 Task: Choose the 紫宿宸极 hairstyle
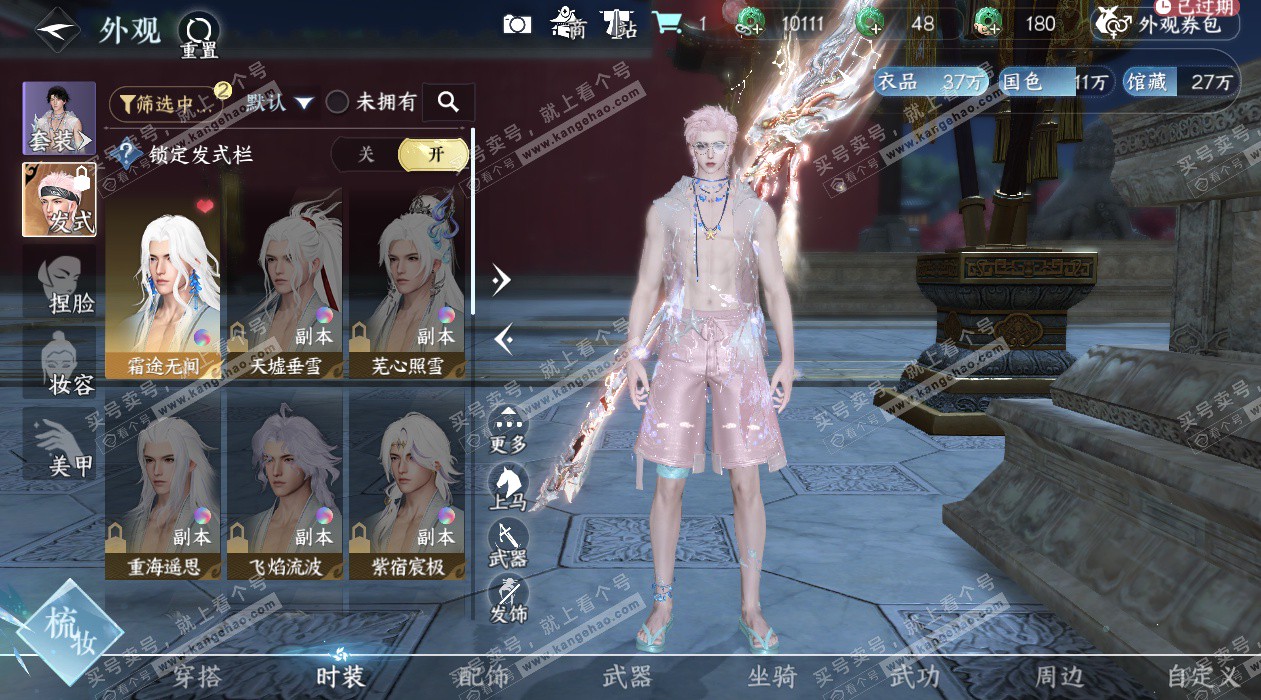pos(407,483)
